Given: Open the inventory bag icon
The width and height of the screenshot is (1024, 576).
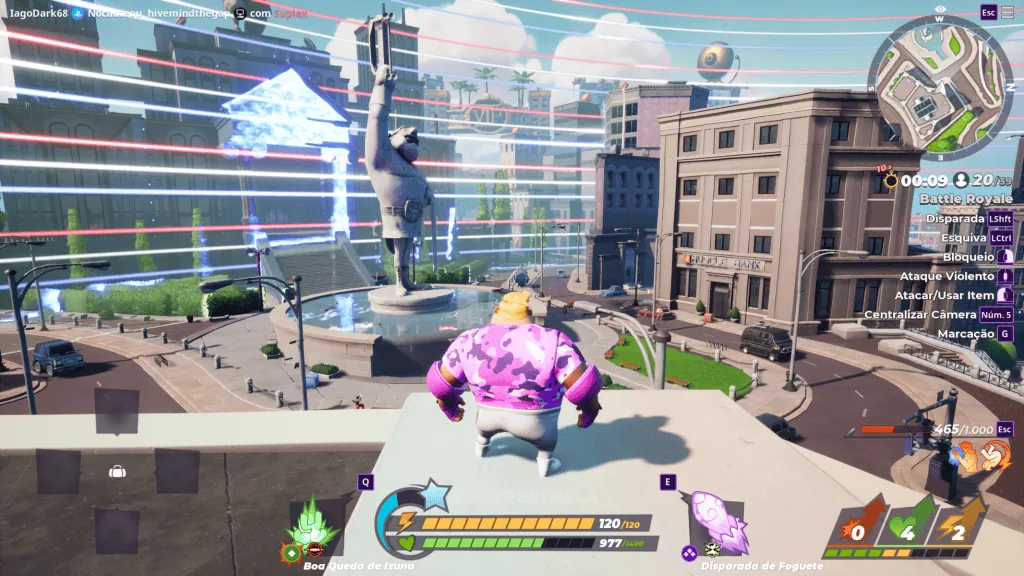Looking at the screenshot, I should pyautogui.click(x=117, y=471).
